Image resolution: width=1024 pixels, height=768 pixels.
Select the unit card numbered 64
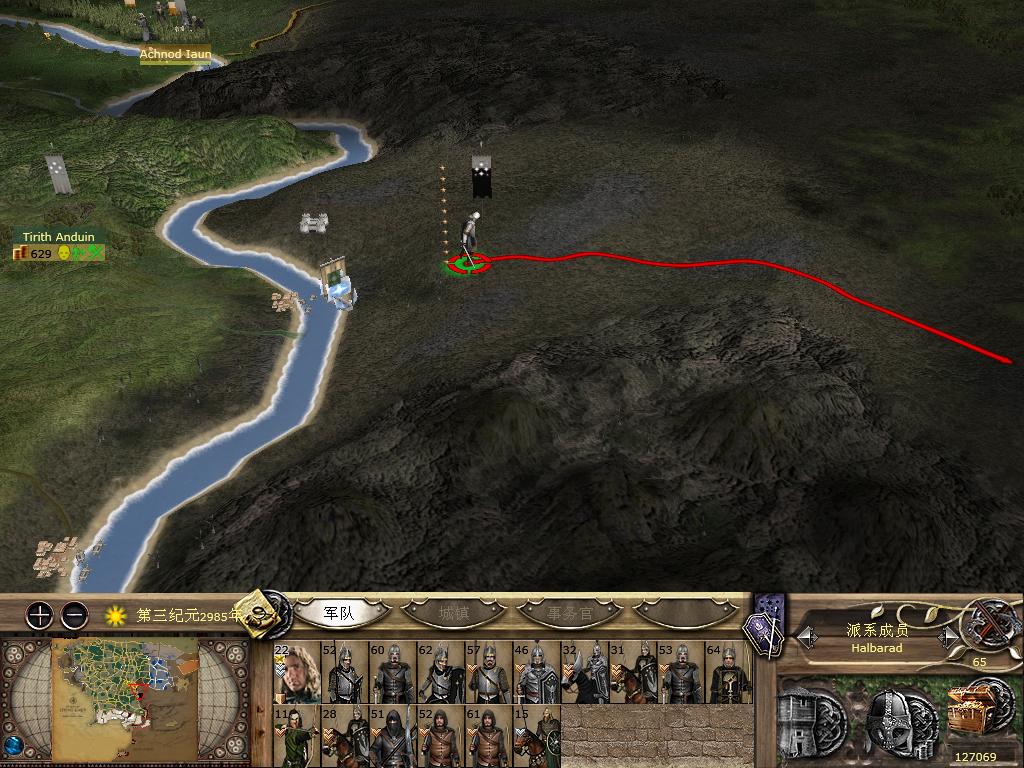pos(728,673)
